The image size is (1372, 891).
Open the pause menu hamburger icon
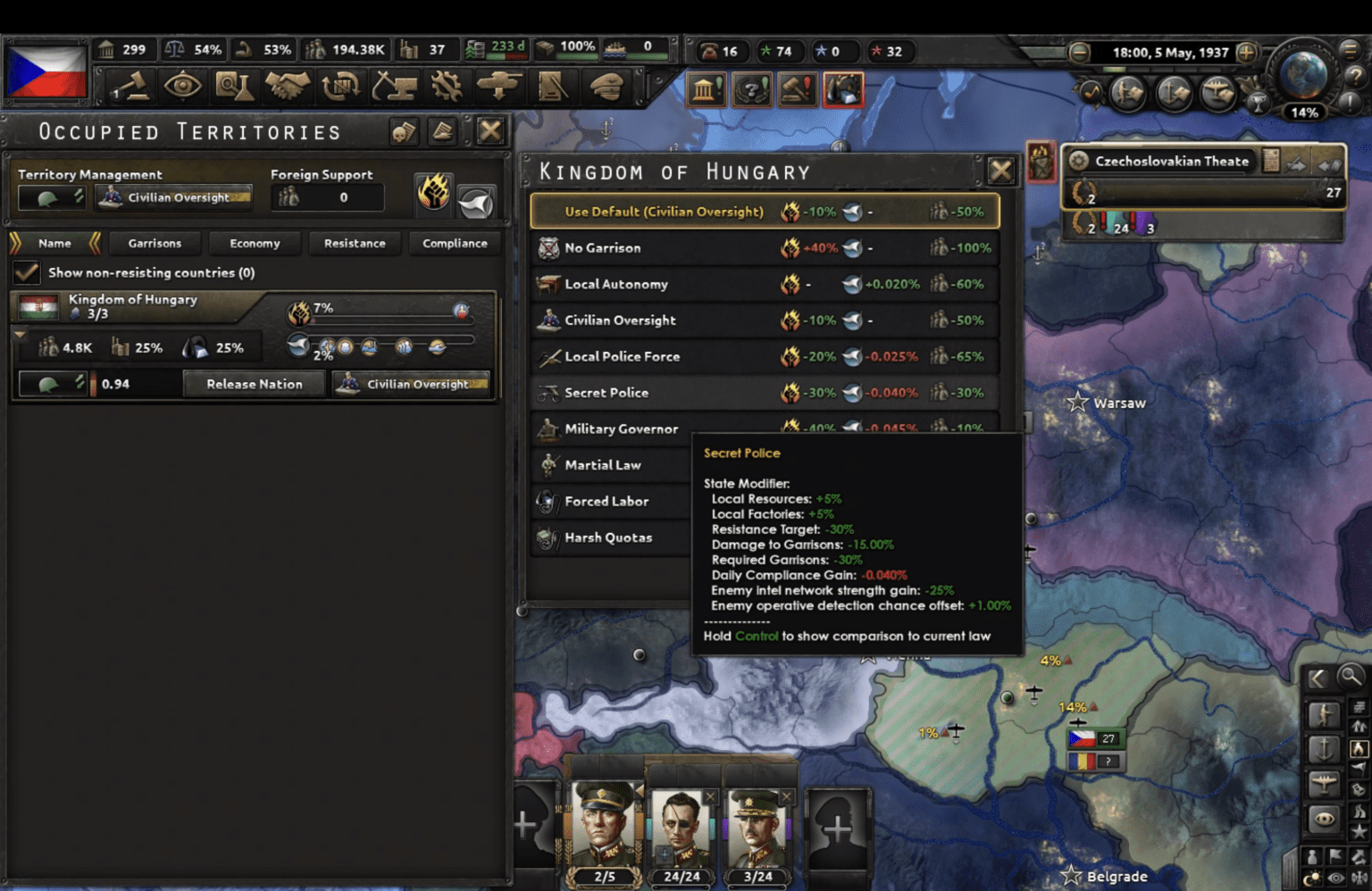tap(1351, 52)
